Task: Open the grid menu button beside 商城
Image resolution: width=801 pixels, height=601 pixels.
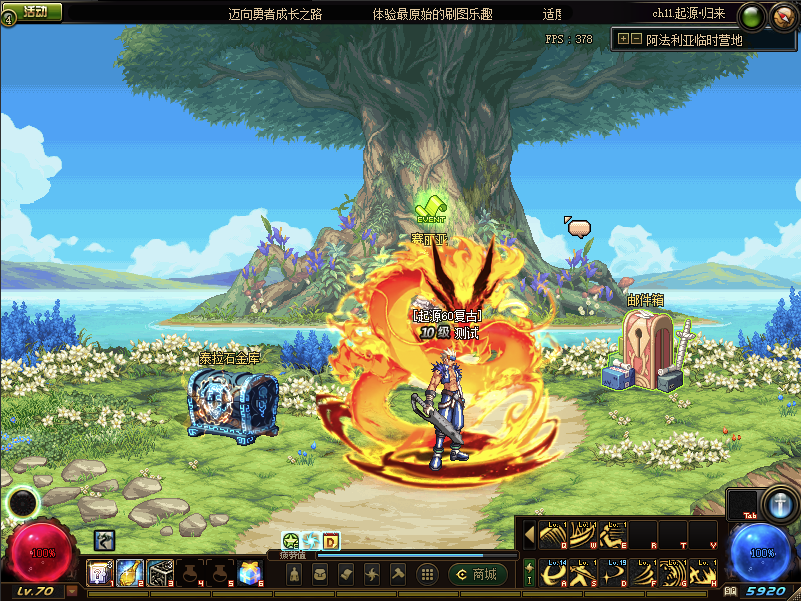Action: [427, 574]
